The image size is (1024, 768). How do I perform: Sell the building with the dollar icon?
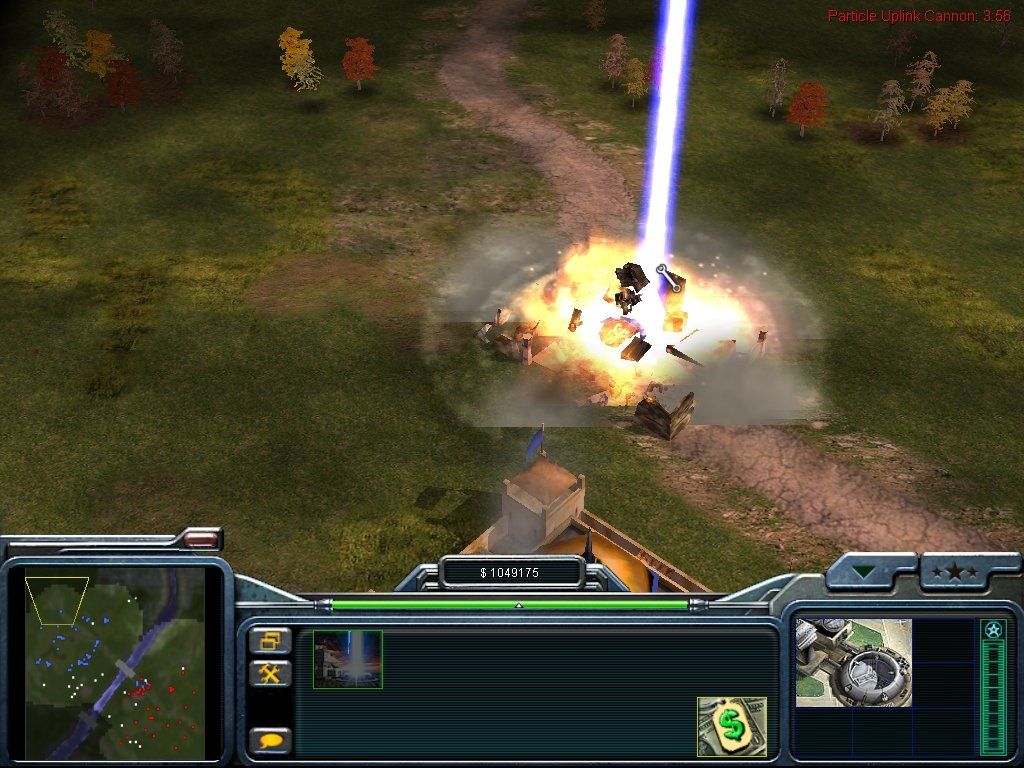click(x=731, y=726)
